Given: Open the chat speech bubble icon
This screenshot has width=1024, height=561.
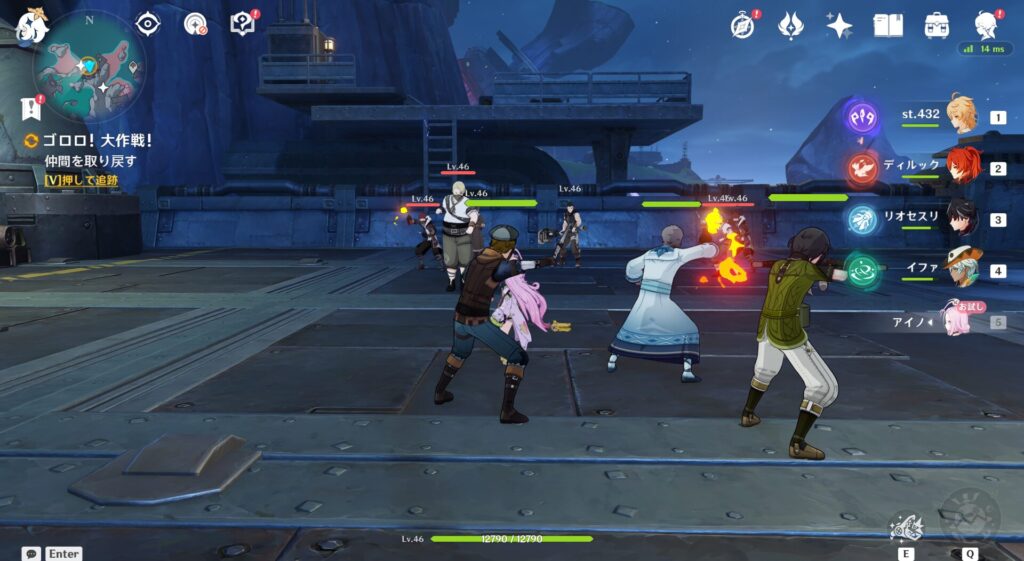Looking at the screenshot, I should 32,553.
